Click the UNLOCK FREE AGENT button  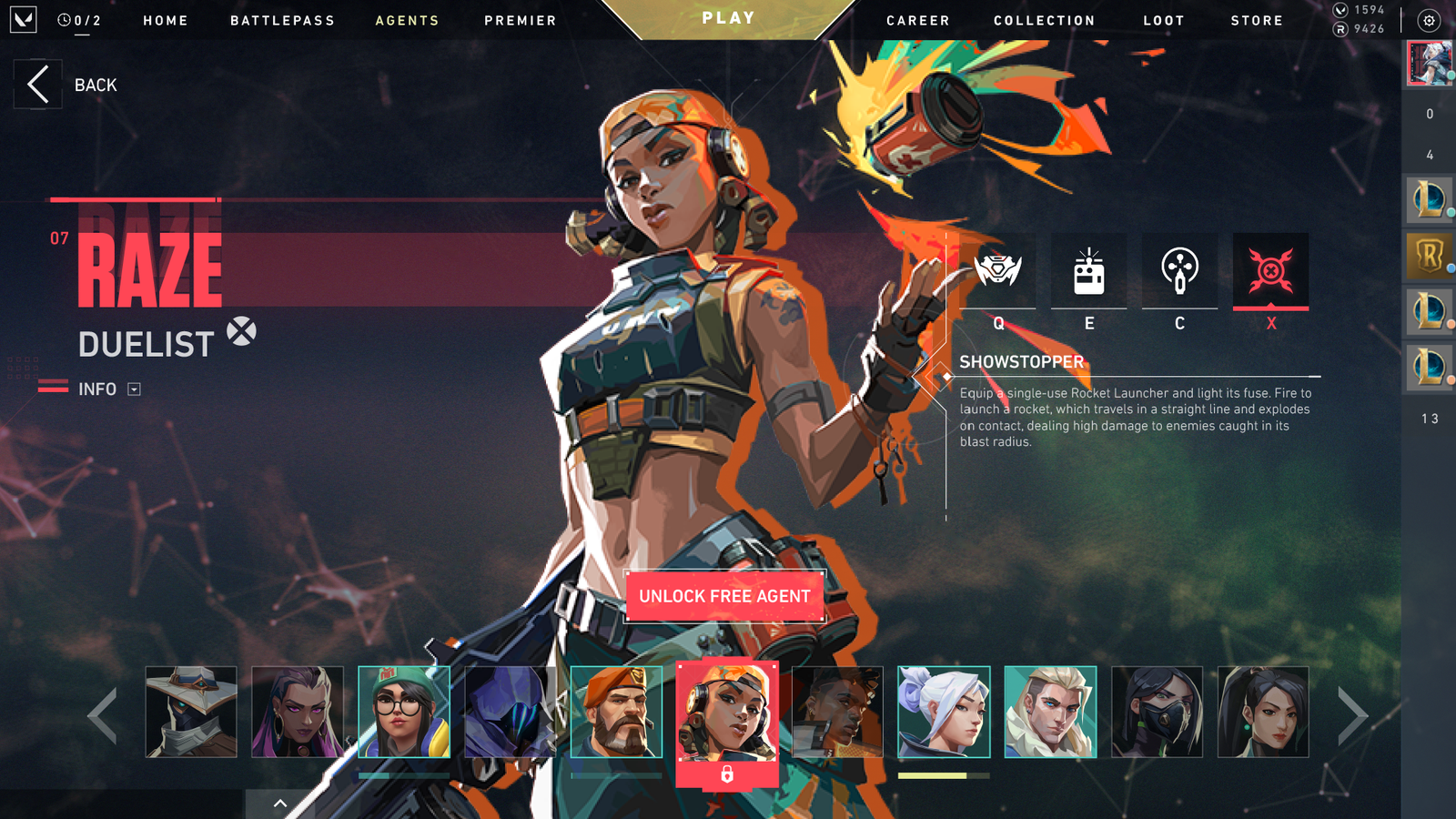pos(724,596)
